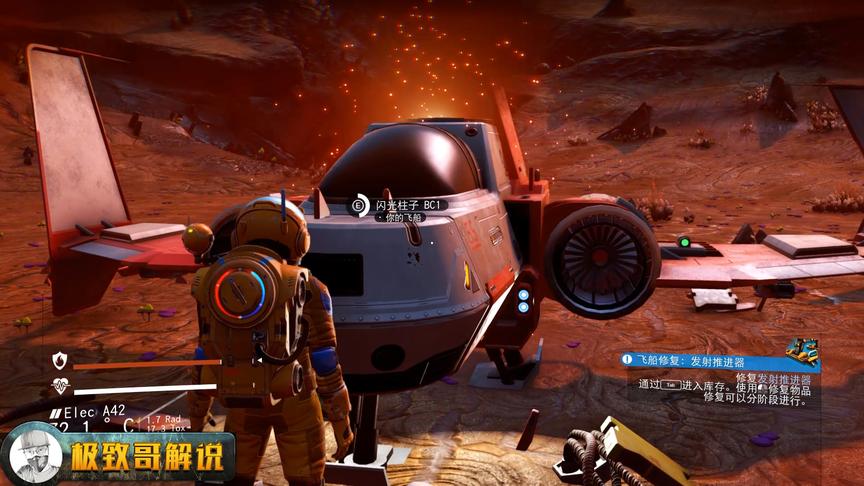Click the hazard protection shield icon

pos(61,361)
